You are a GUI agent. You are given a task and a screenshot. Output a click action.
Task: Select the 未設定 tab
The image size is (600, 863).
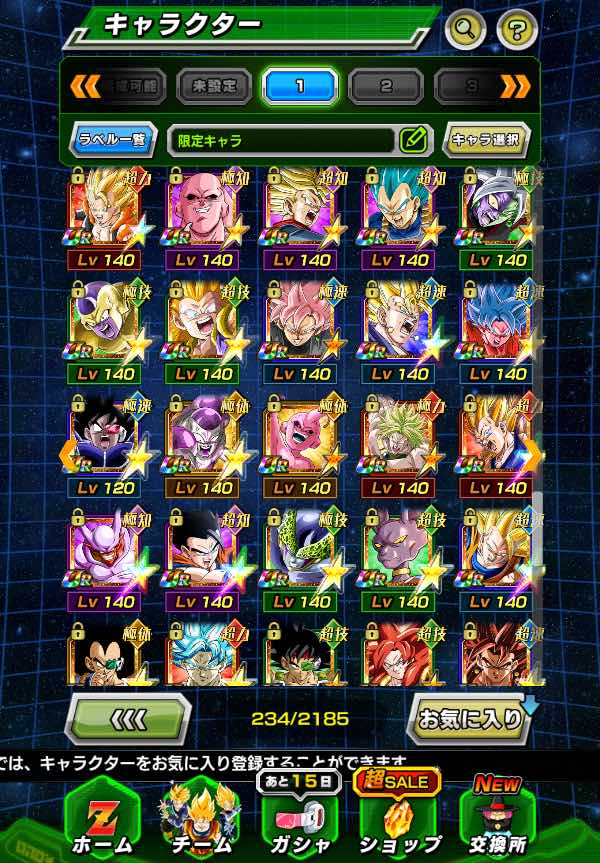coord(214,86)
